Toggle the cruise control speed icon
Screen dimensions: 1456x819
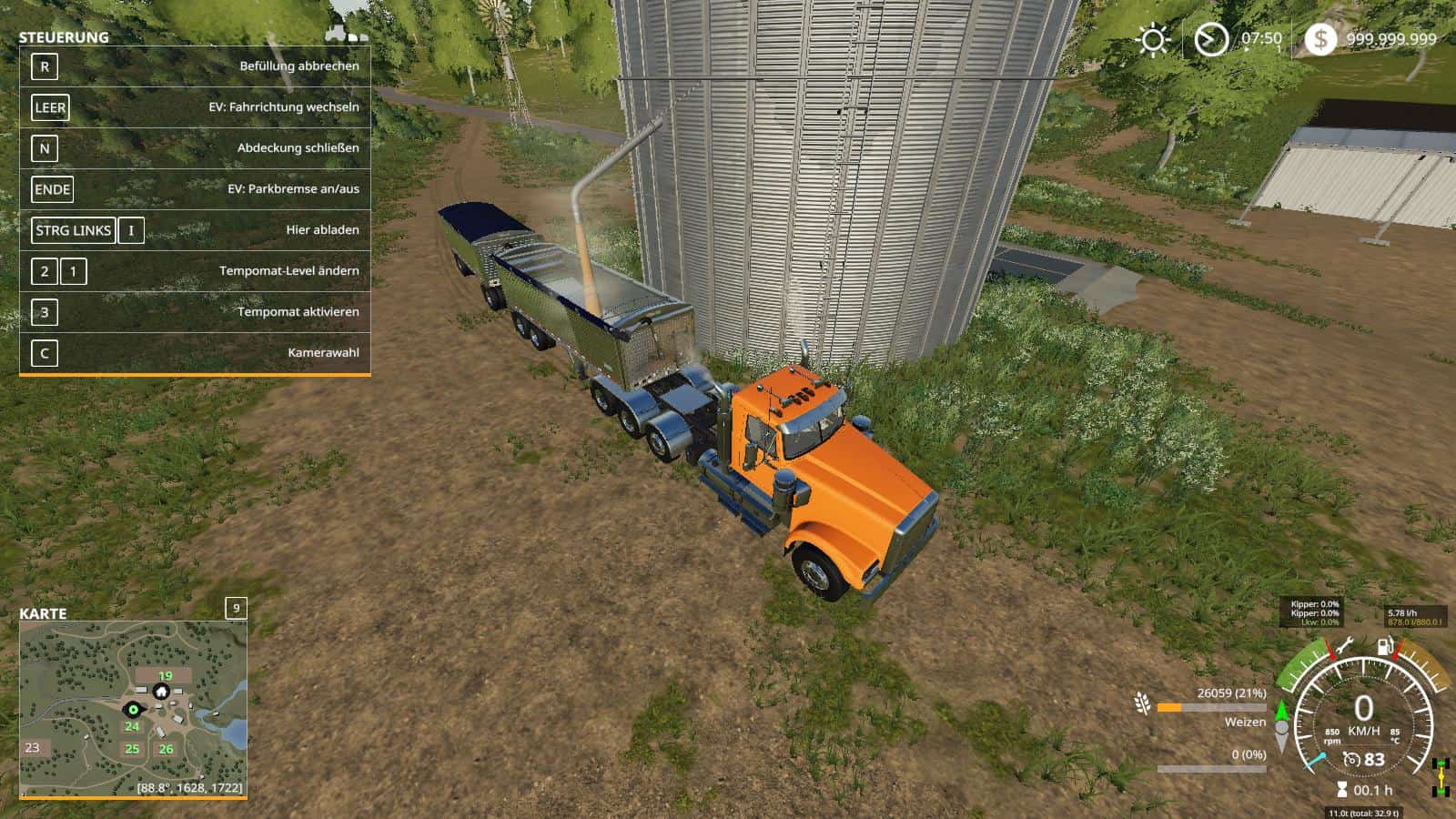coord(1351,759)
